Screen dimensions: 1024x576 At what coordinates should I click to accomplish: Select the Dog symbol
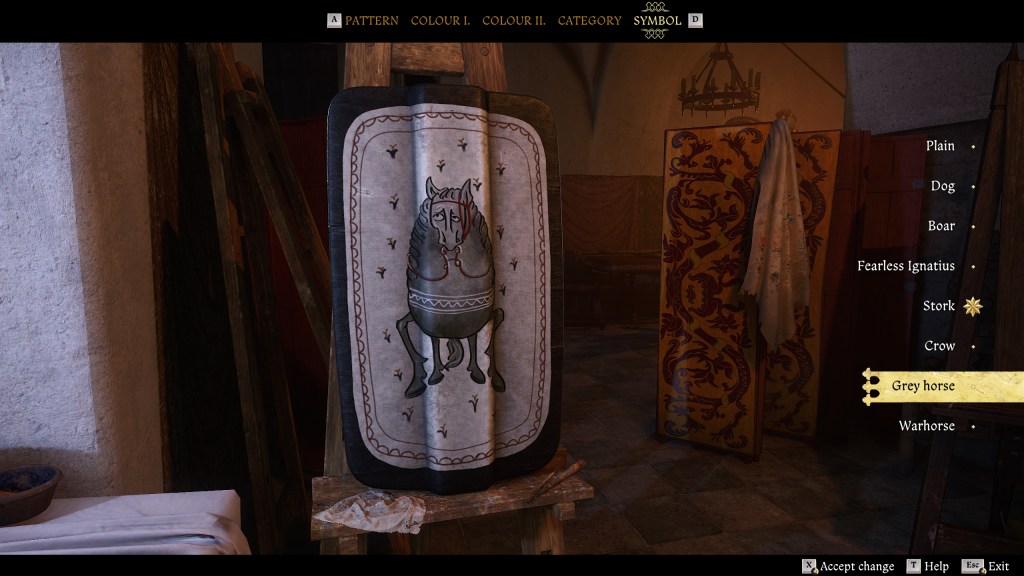tap(942, 186)
